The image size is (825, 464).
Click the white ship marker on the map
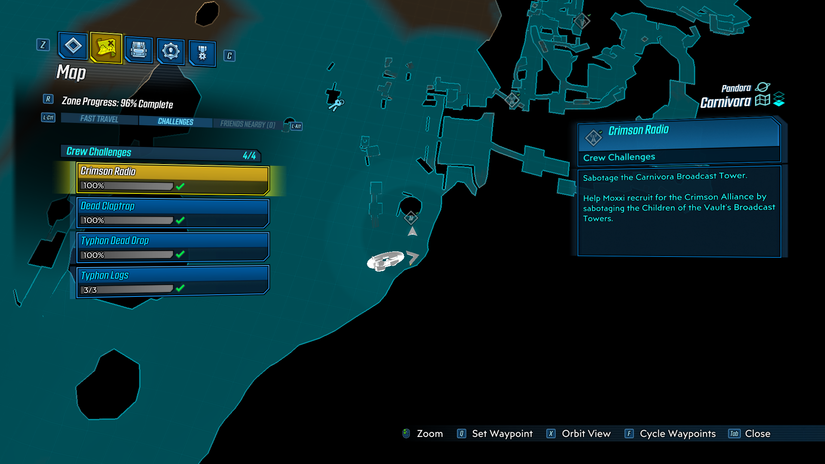tap(384, 261)
